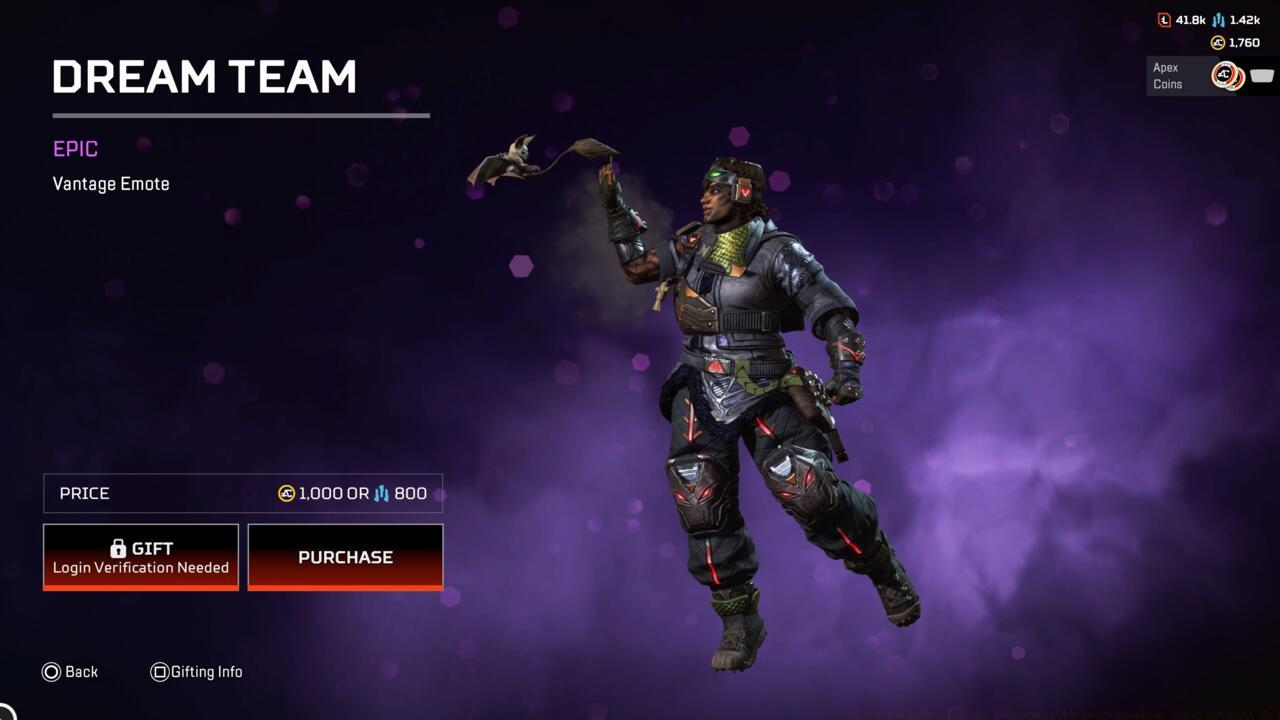Click the Crafting Metals currency icon
Image resolution: width=1280 pixels, height=720 pixels.
pos(1218,19)
